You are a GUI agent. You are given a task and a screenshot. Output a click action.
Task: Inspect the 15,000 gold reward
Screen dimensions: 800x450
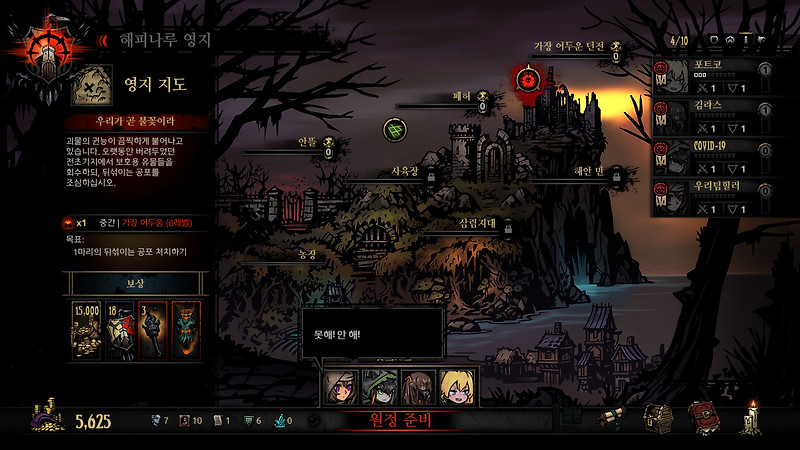(x=86, y=328)
